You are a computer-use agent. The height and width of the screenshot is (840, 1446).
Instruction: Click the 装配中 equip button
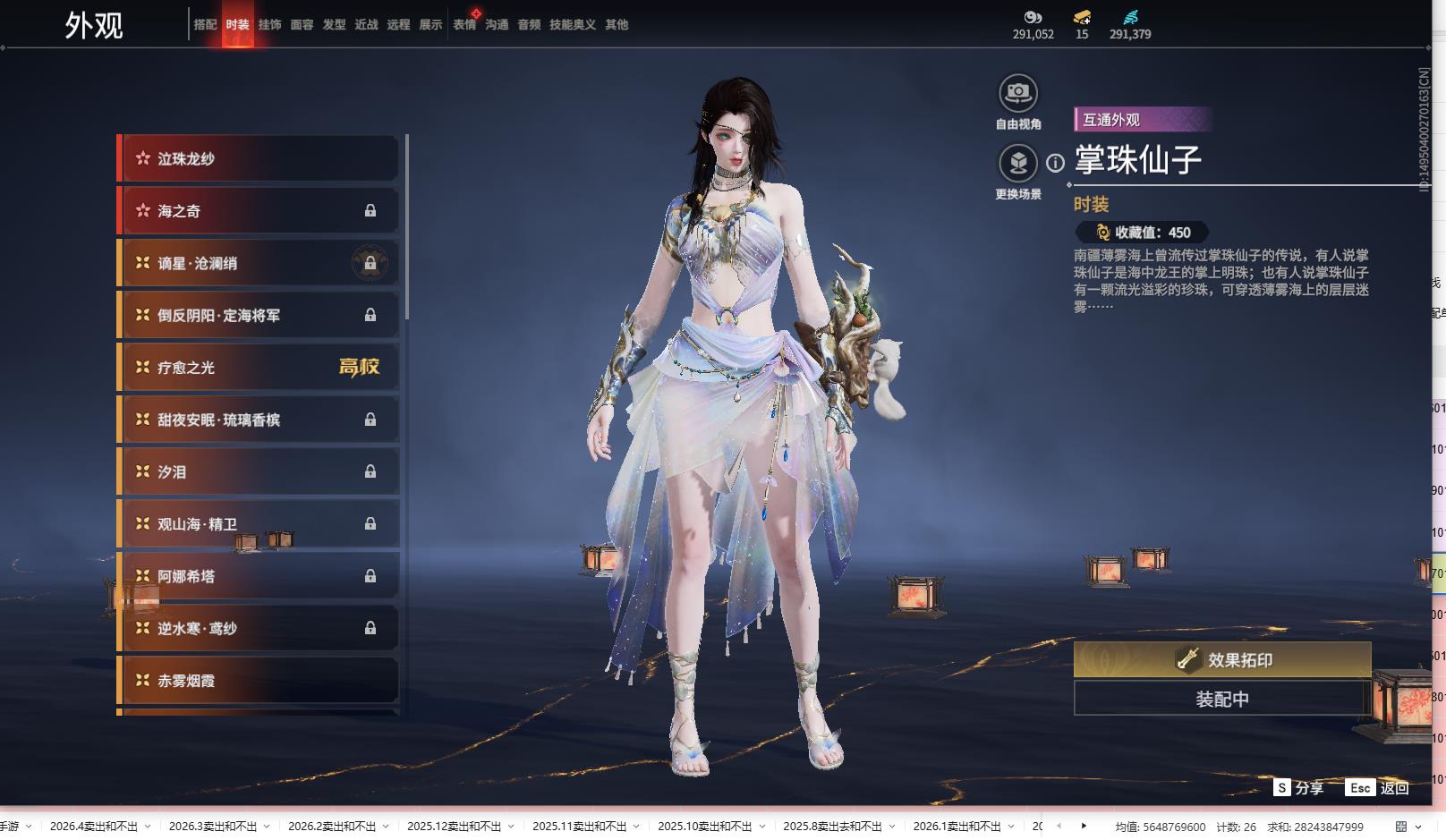1222,699
